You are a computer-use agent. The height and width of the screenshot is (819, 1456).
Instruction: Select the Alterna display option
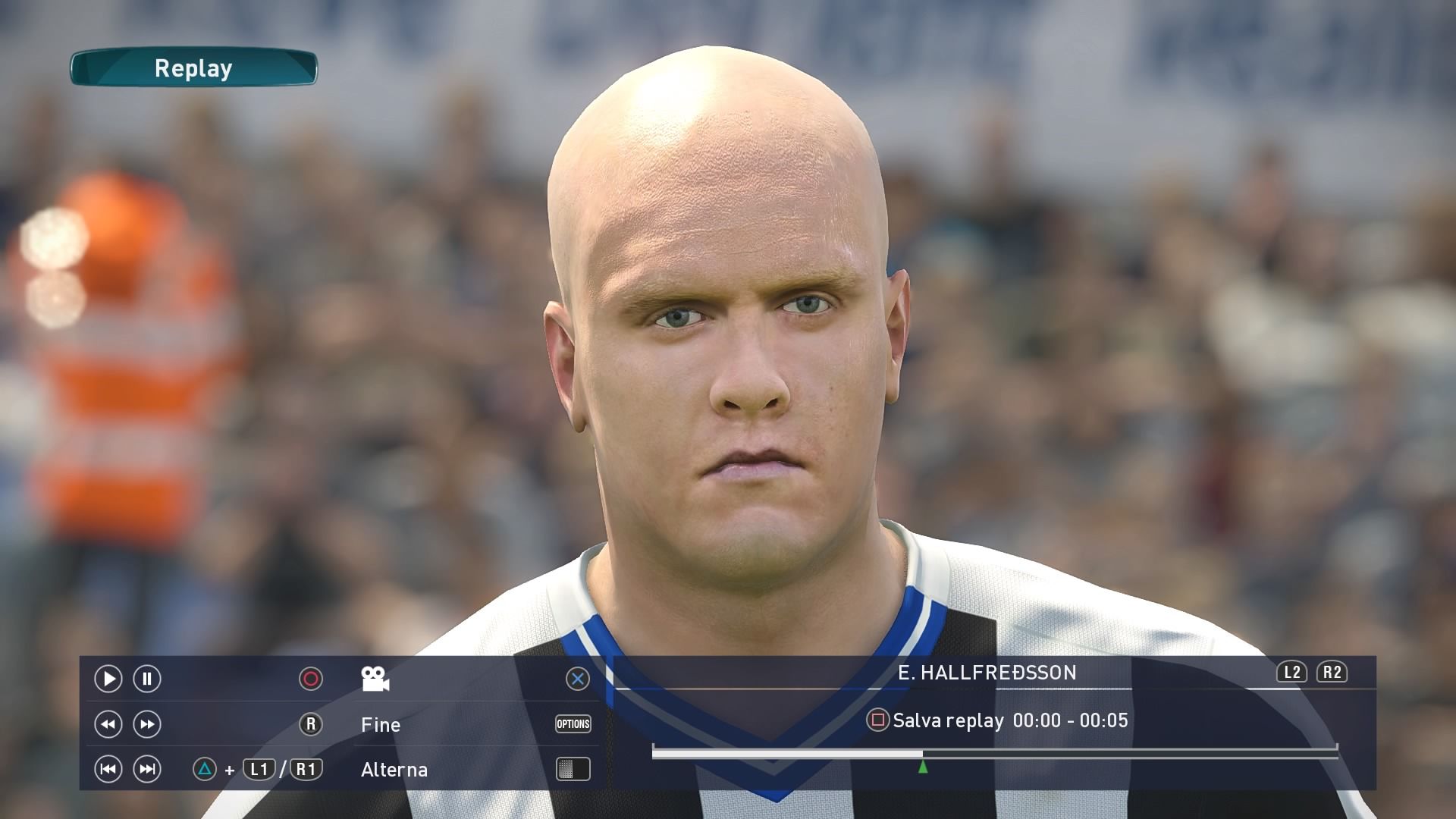pos(394,770)
